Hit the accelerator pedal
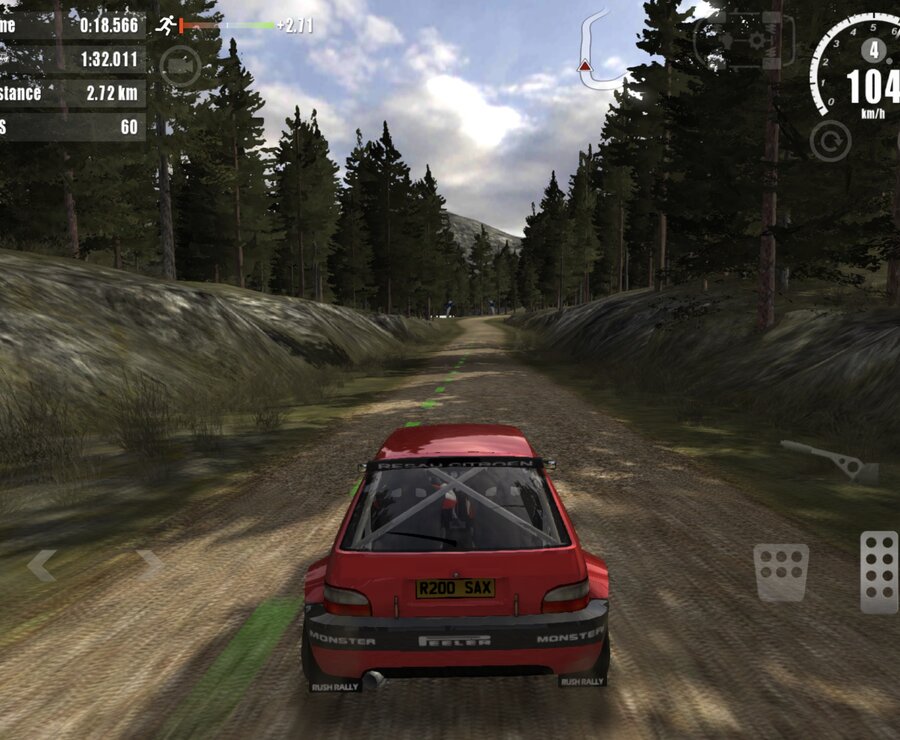900x740 pixels. [878, 571]
